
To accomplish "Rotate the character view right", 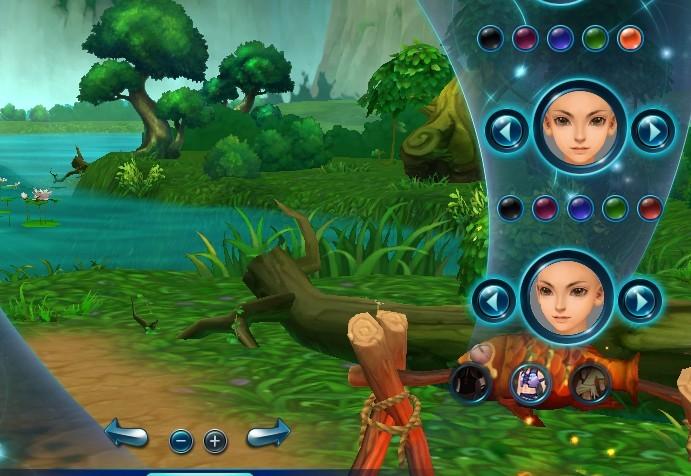I will coord(268,434).
